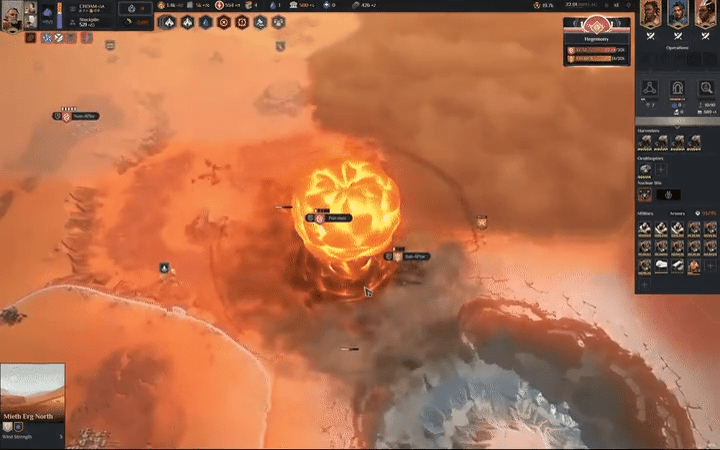
Task: Select the second rival faction portrait
Action: (677, 17)
